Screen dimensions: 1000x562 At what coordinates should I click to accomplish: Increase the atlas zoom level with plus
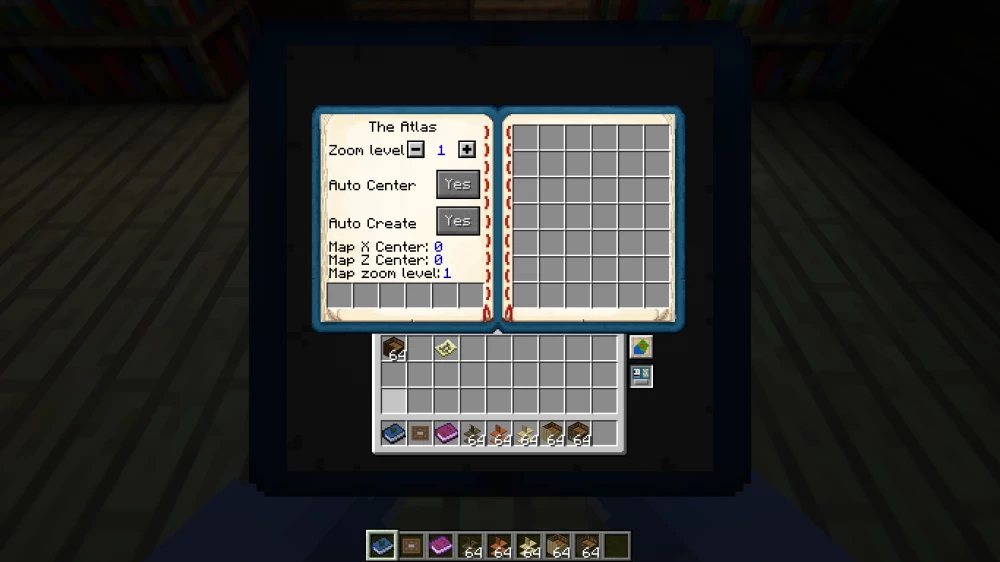(466, 150)
